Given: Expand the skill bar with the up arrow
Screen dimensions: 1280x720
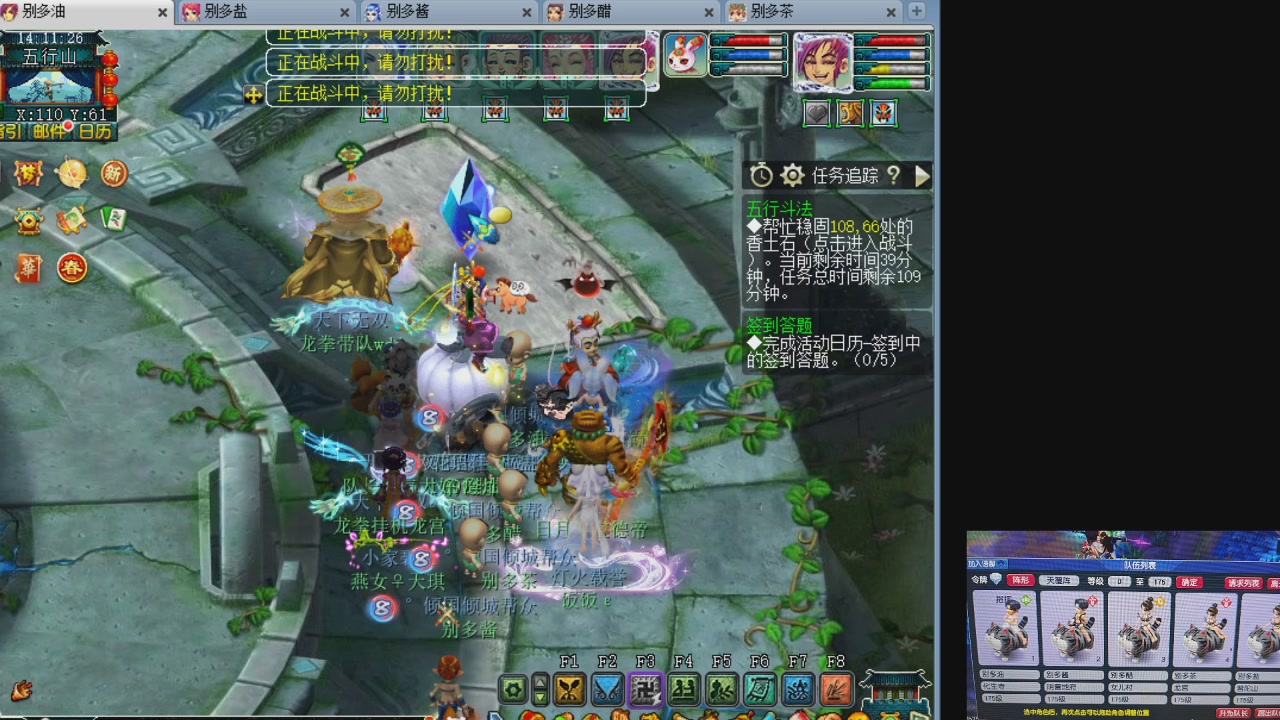Looking at the screenshot, I should click(x=541, y=681).
